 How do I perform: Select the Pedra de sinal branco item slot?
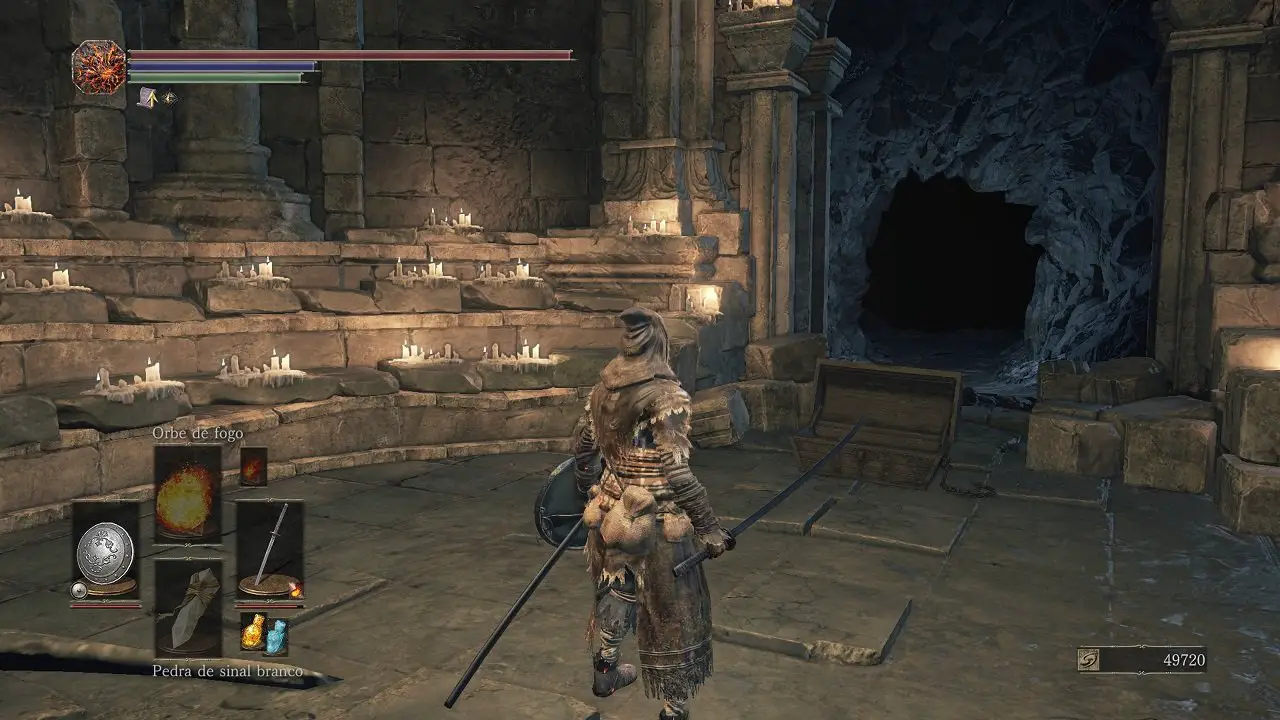tap(187, 607)
